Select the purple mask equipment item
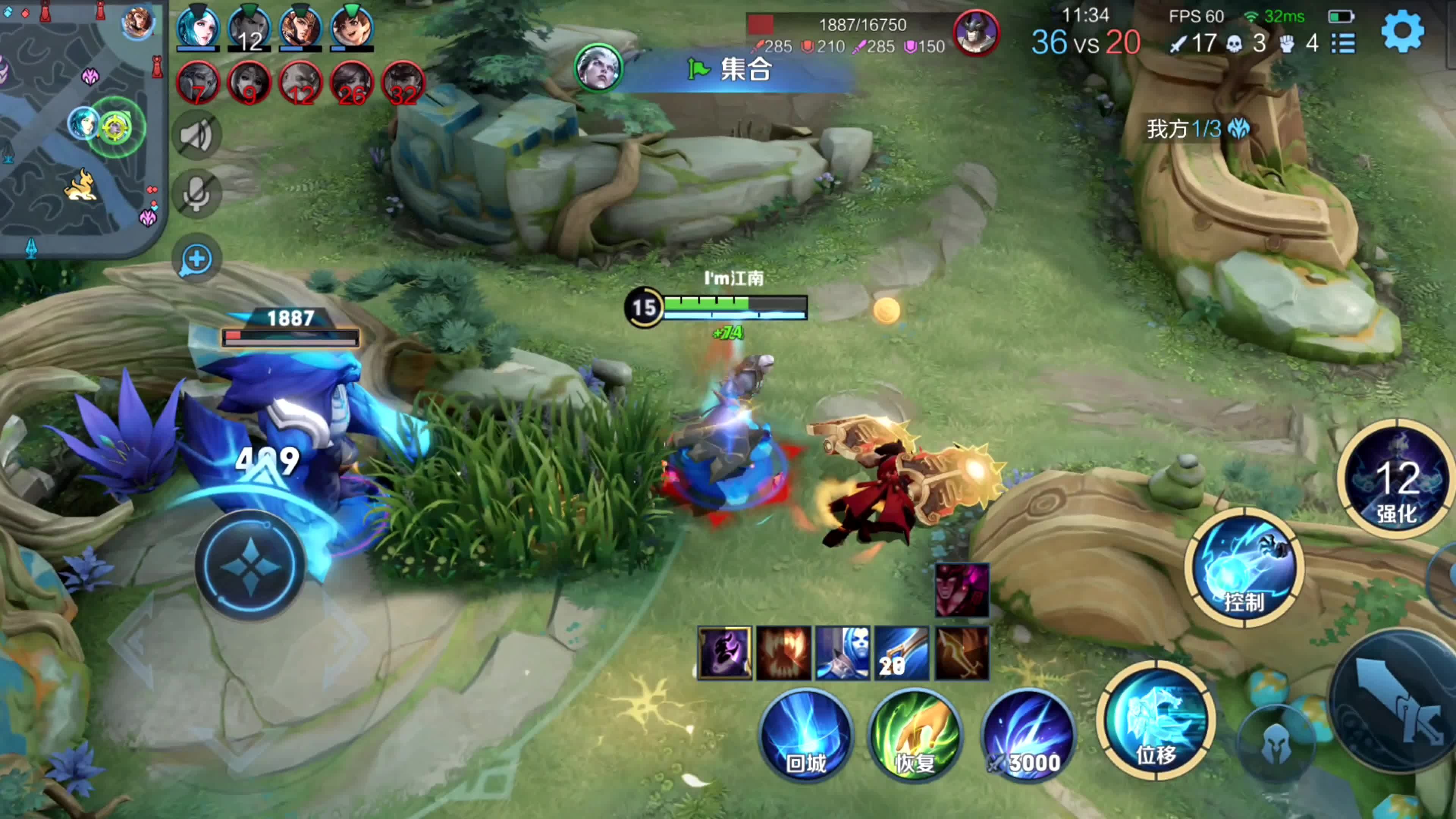Image resolution: width=1456 pixels, height=819 pixels. coord(724,653)
